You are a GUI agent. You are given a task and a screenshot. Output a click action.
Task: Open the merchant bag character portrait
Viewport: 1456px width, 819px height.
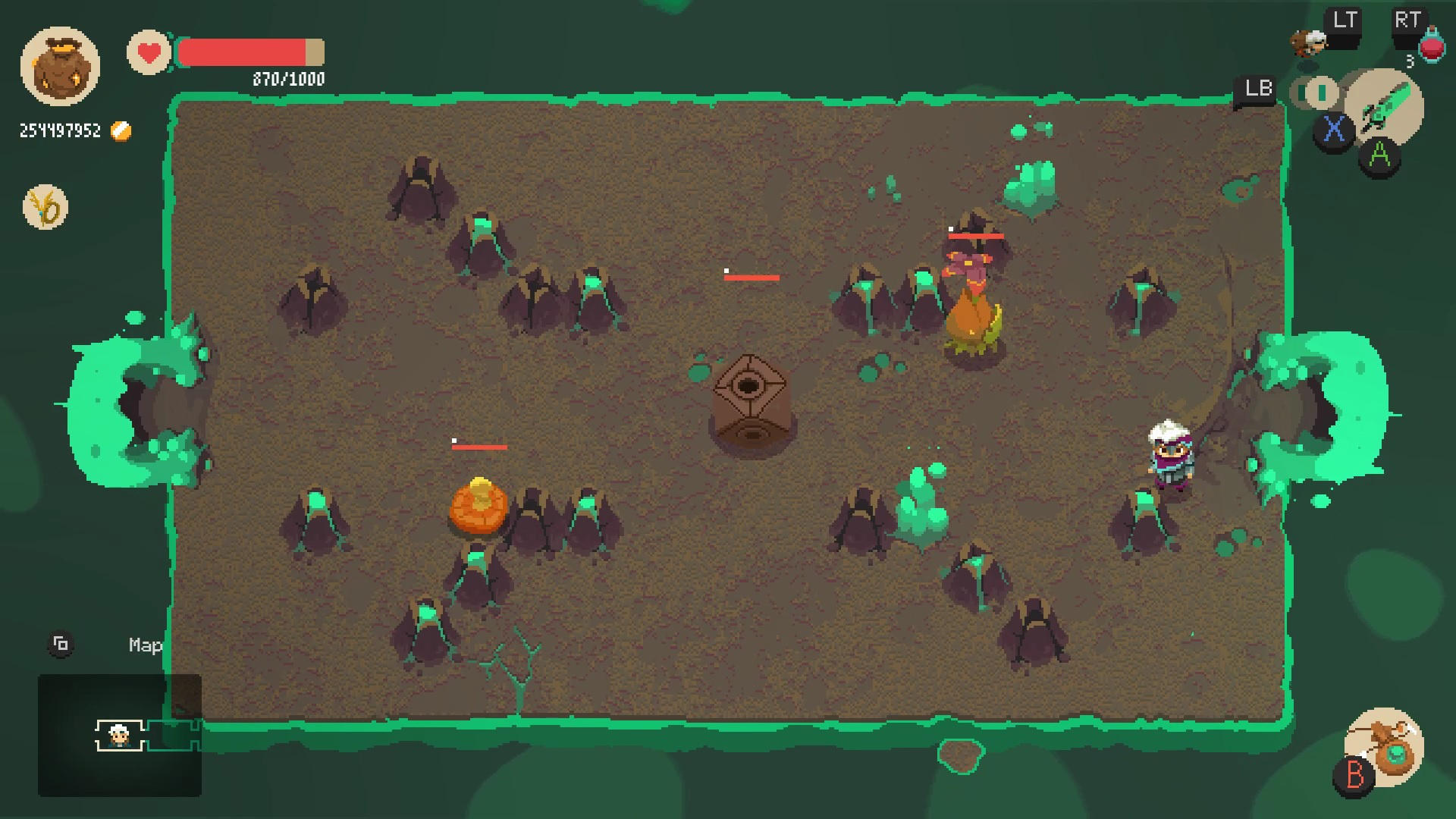coord(62,67)
